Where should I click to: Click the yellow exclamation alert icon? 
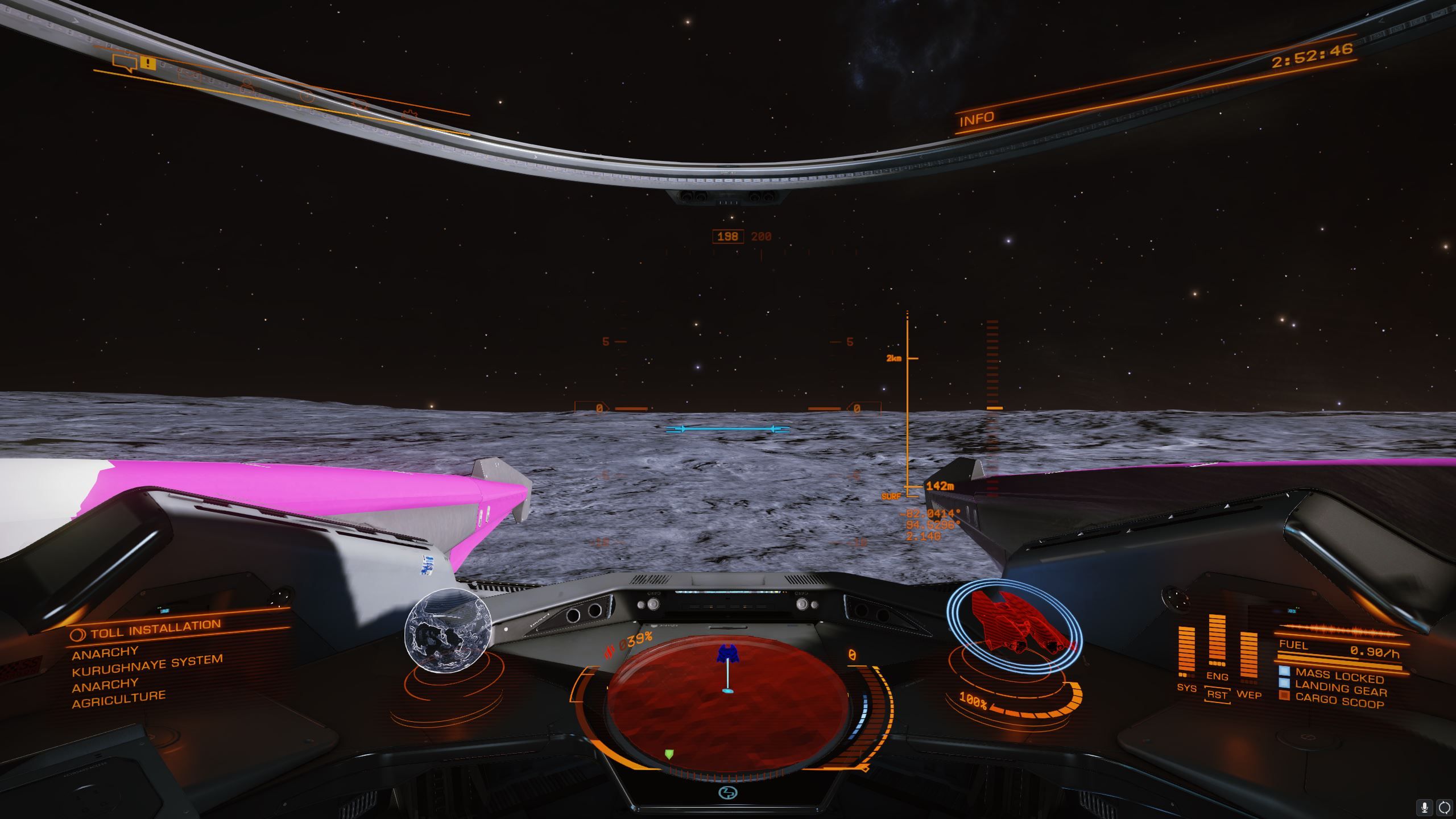[x=147, y=63]
